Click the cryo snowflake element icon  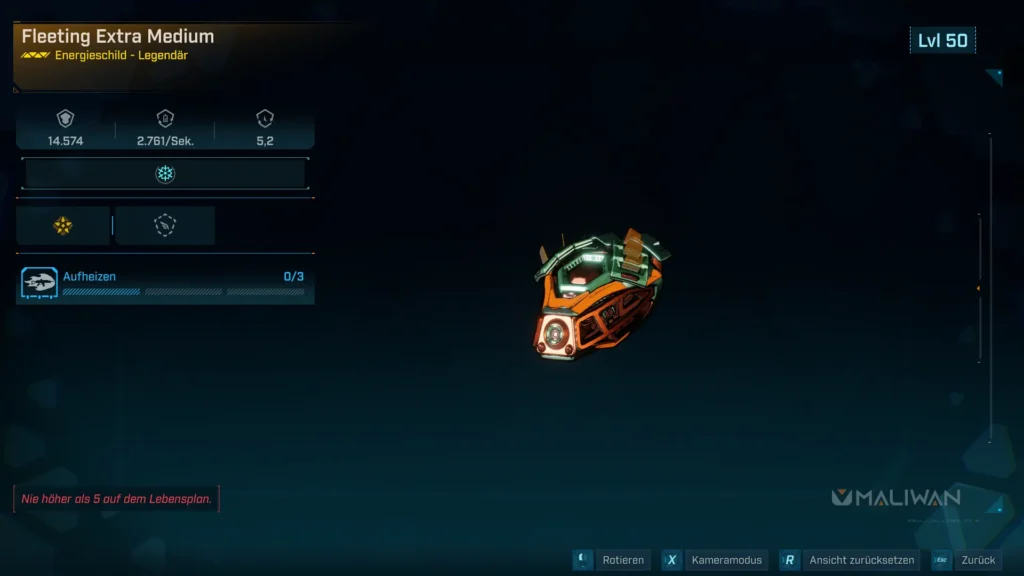pos(165,174)
